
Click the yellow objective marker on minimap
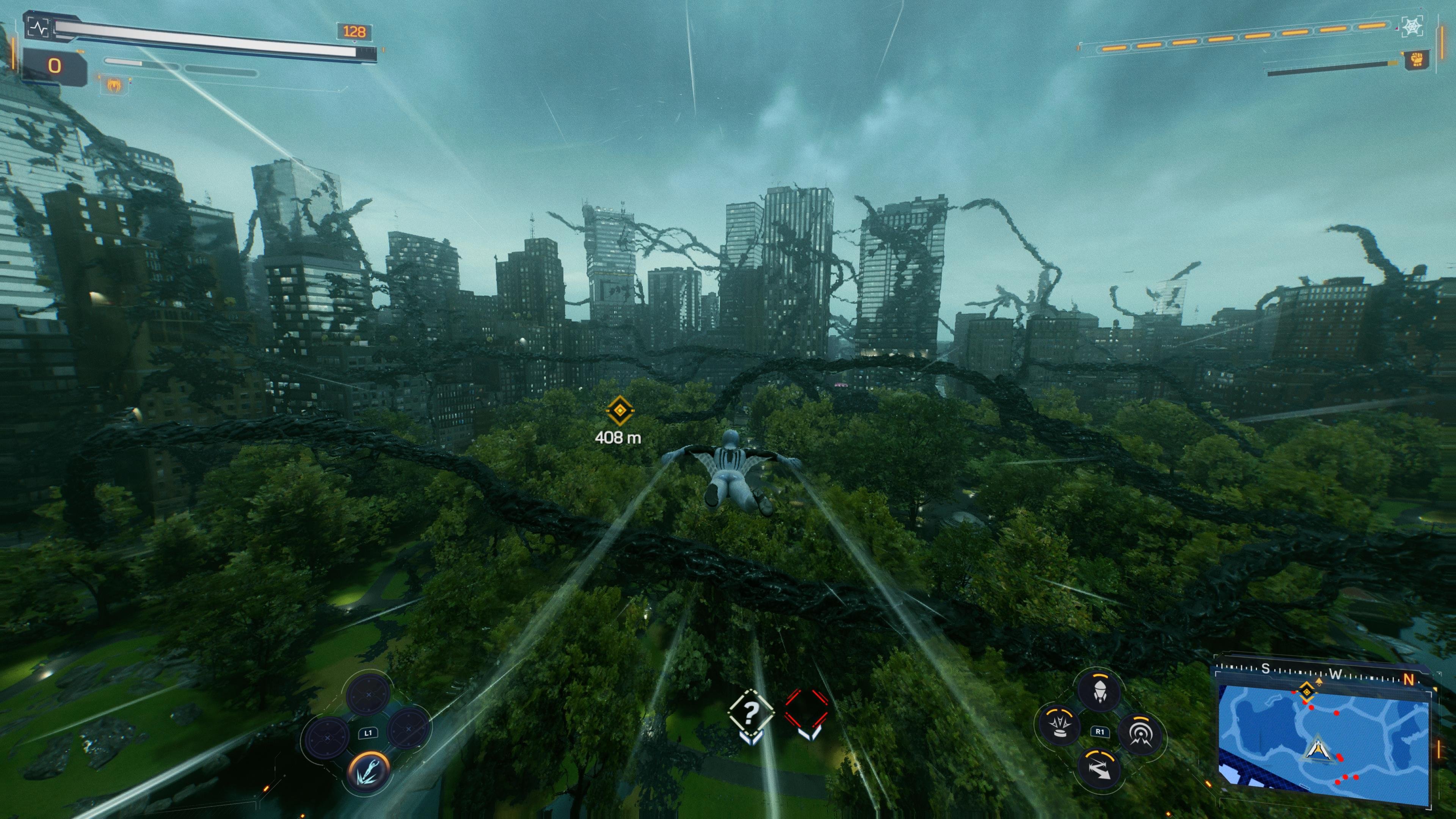click(x=1306, y=691)
